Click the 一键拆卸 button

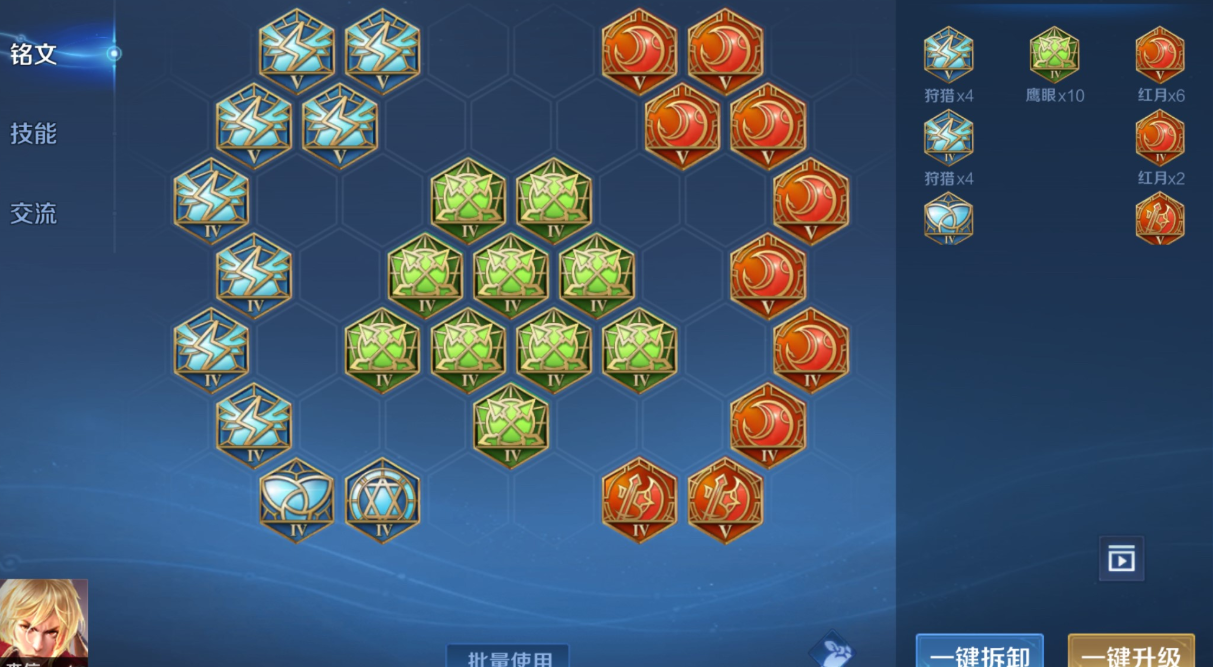click(x=979, y=654)
